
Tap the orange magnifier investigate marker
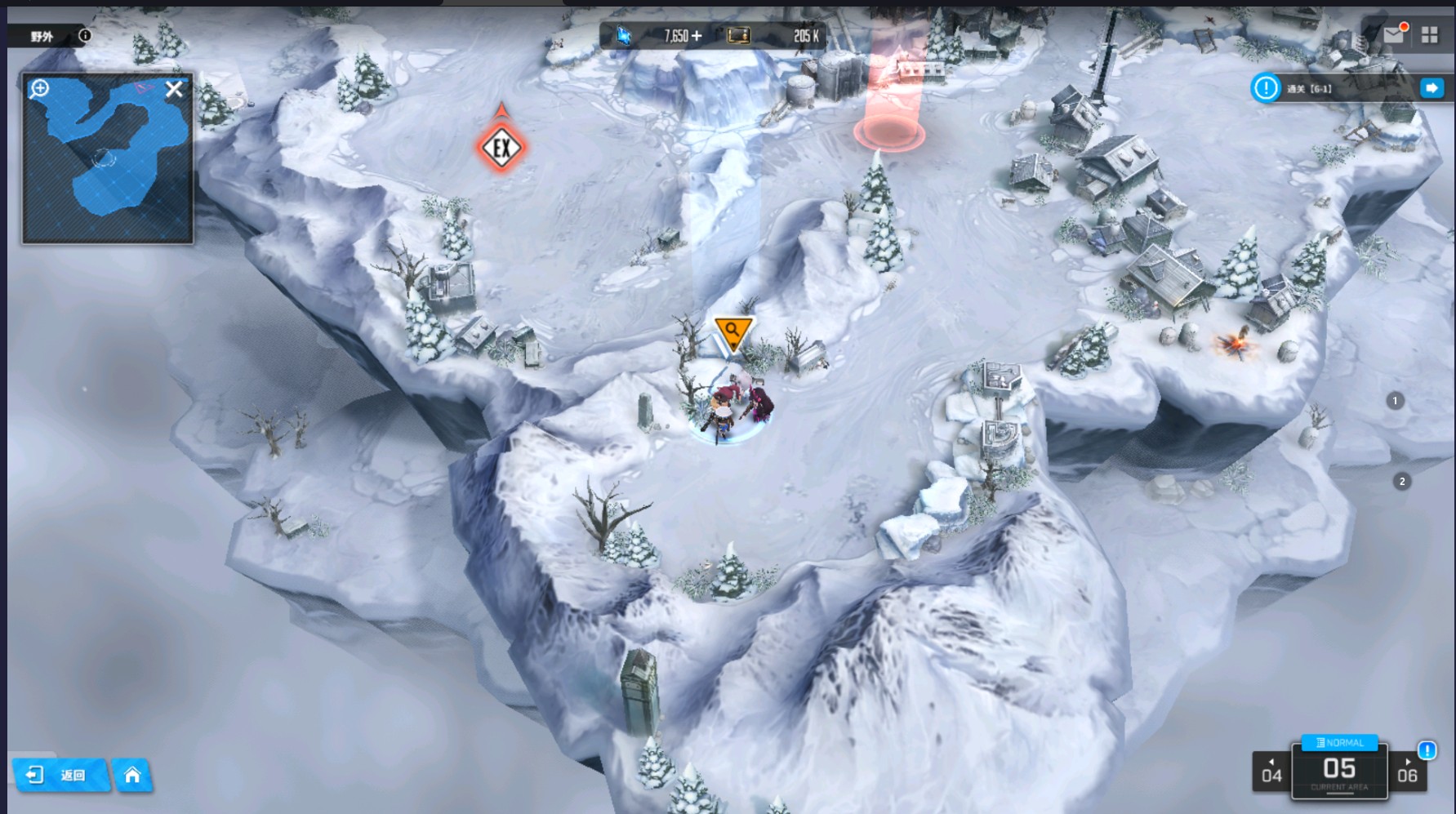pyautogui.click(x=732, y=331)
